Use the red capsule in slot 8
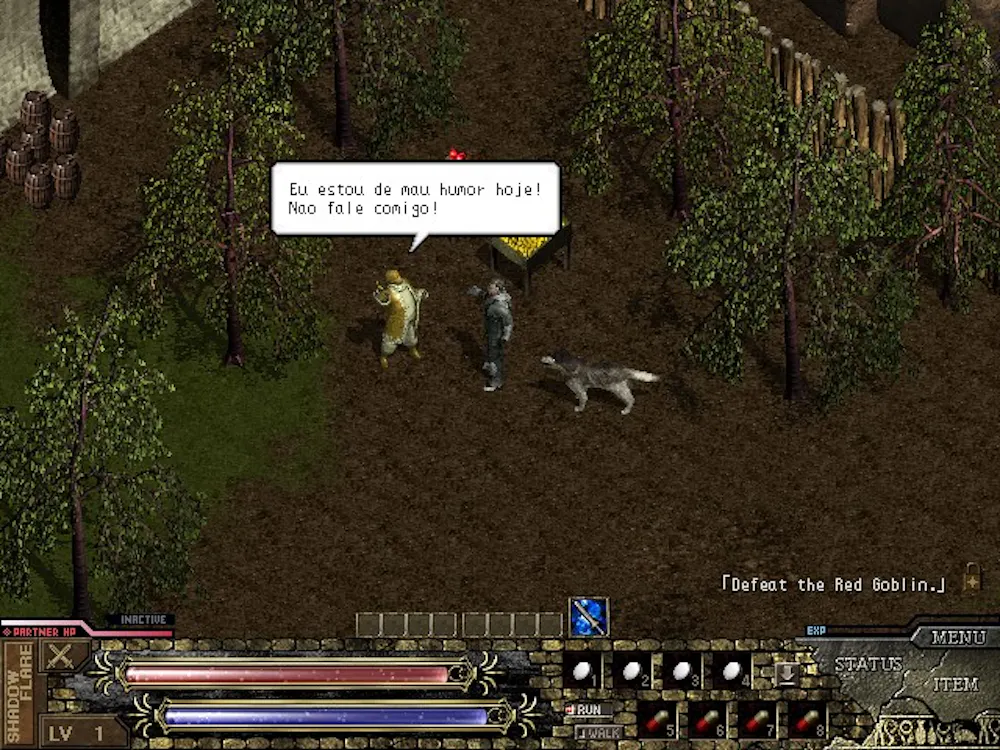The width and height of the screenshot is (1000, 750). pyautogui.click(x=807, y=720)
